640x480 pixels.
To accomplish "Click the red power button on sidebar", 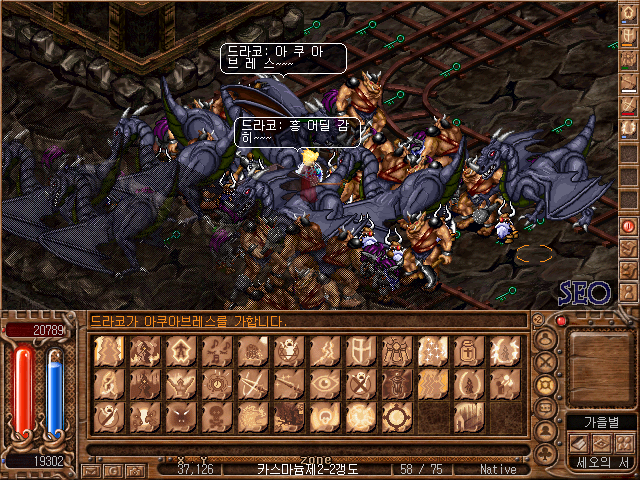I will tap(629, 225).
